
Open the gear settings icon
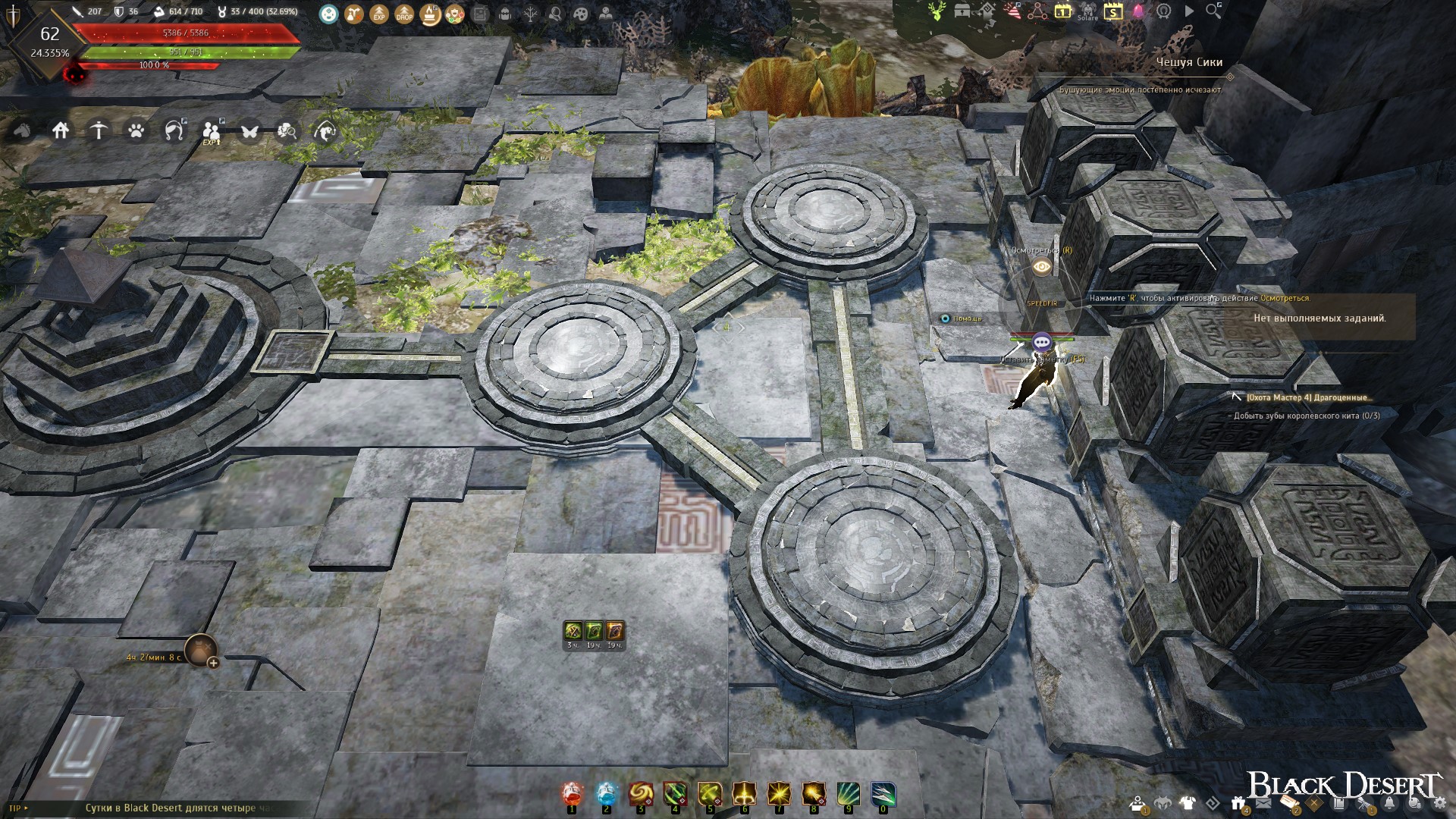click(x=1439, y=804)
